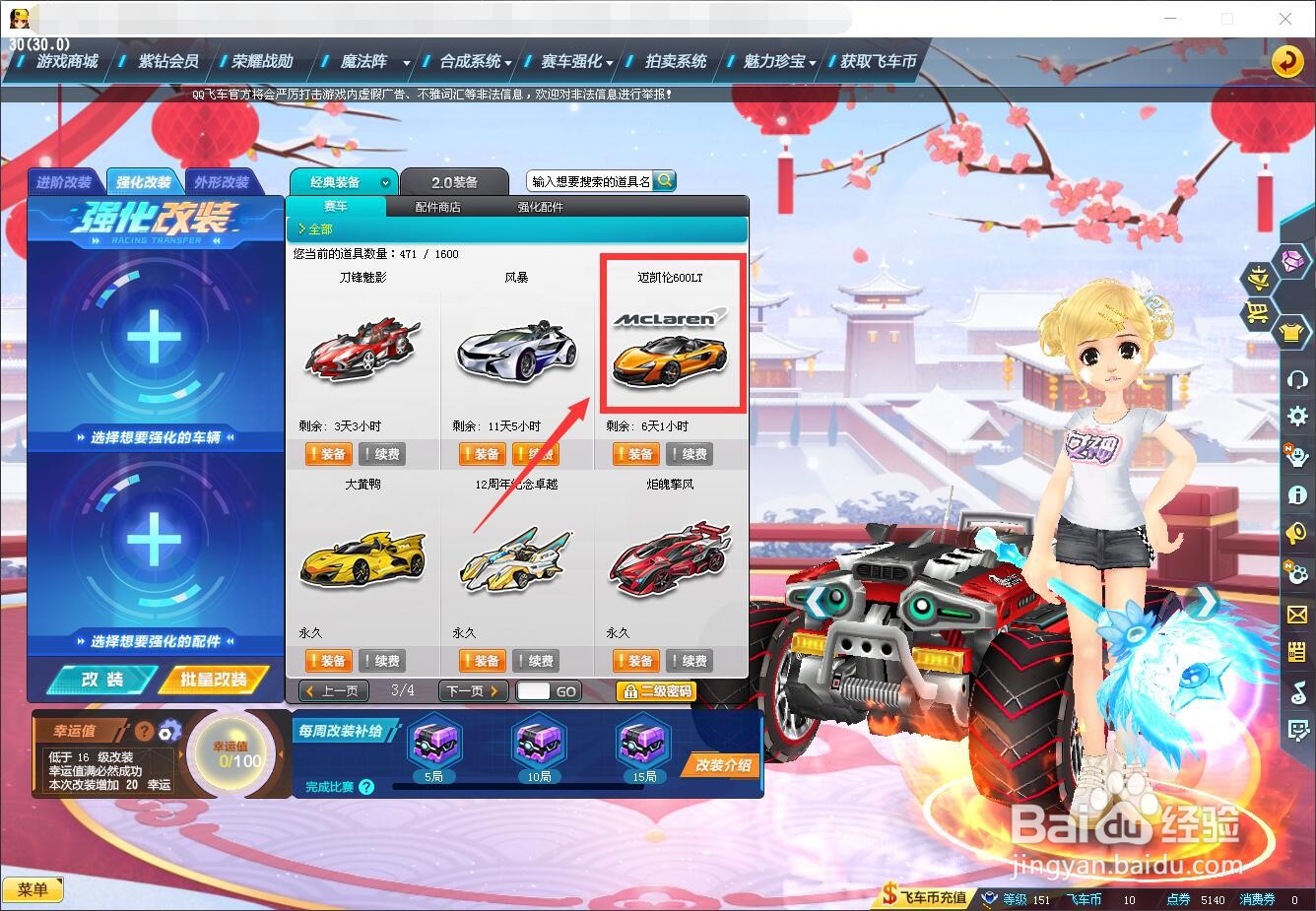This screenshot has width=1316, height=911.
Task: Click 装备 under 迈凯伦600LT
Action: 635,453
